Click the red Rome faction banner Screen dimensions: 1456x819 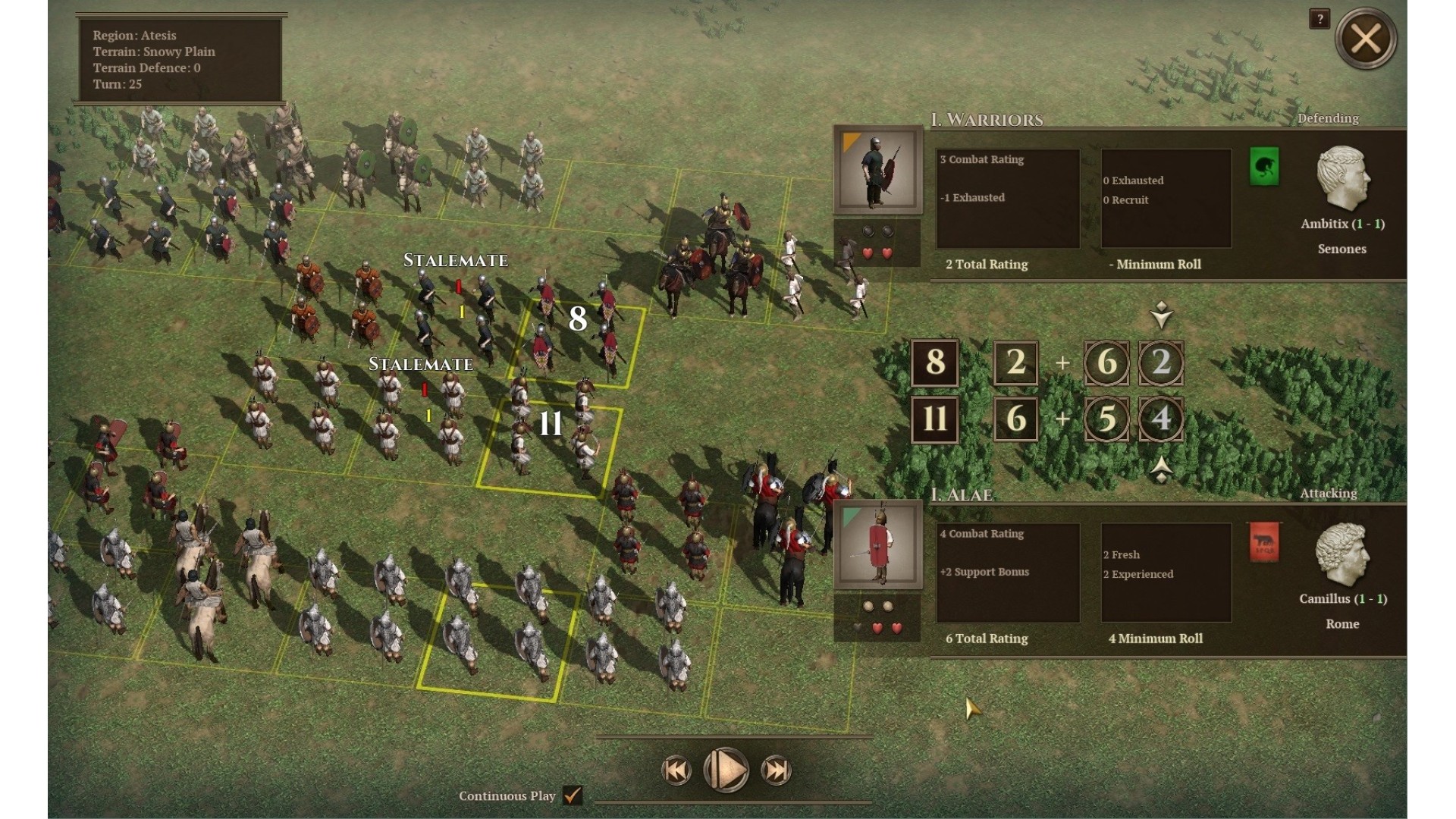pos(1263,542)
